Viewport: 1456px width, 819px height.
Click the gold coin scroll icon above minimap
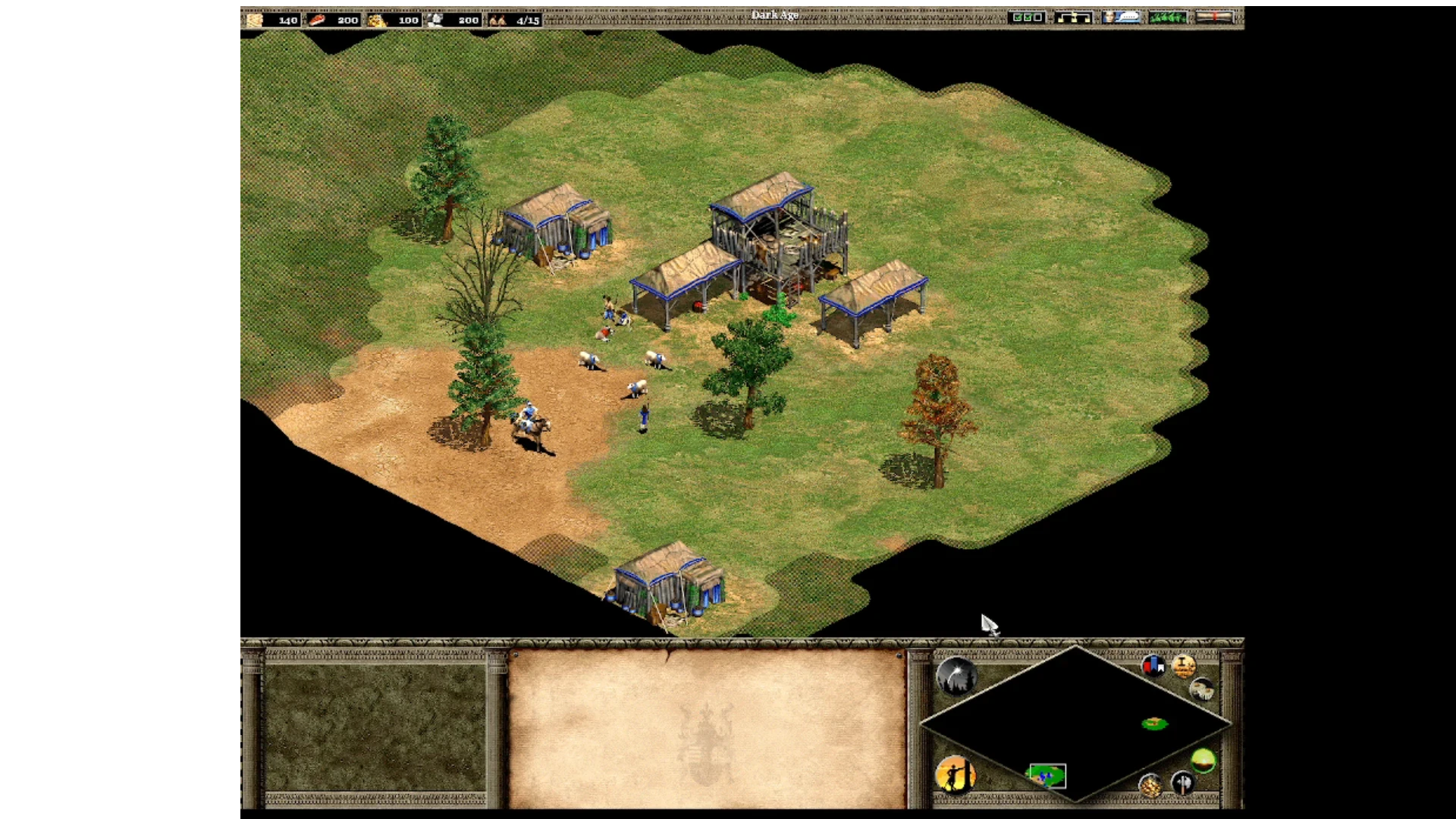1184,667
